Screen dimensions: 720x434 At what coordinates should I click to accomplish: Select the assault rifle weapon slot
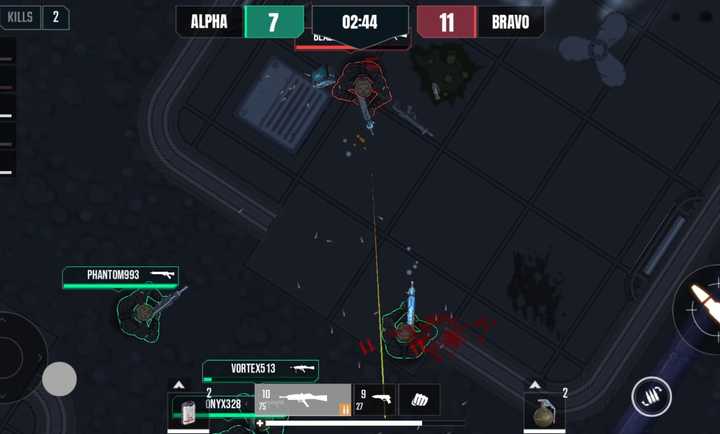[x=302, y=400]
